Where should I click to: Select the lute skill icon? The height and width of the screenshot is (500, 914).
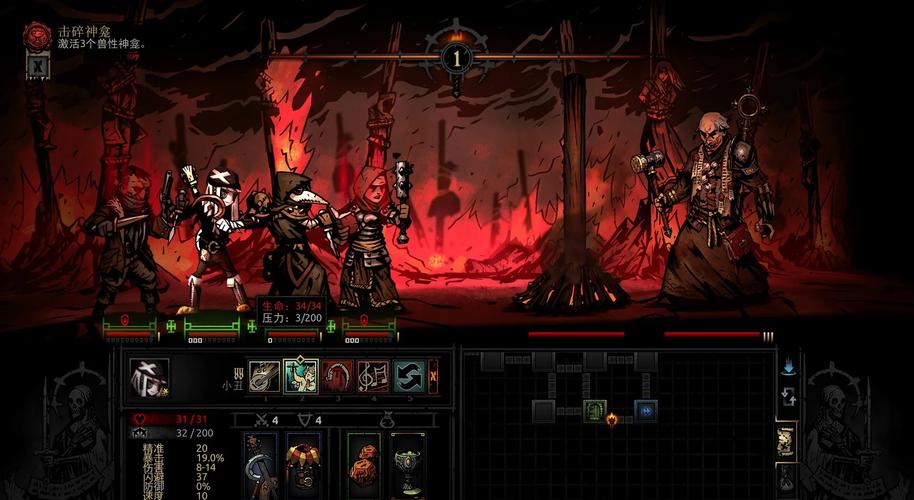coord(264,376)
